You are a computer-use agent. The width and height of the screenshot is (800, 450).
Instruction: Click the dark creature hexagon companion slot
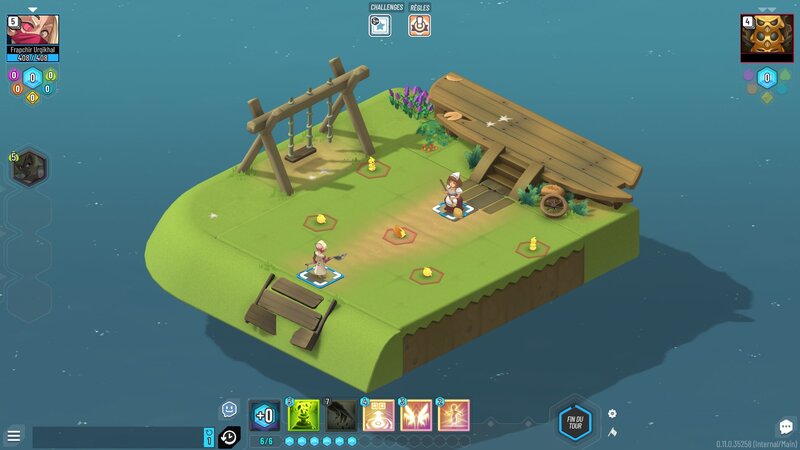pyautogui.click(x=30, y=168)
